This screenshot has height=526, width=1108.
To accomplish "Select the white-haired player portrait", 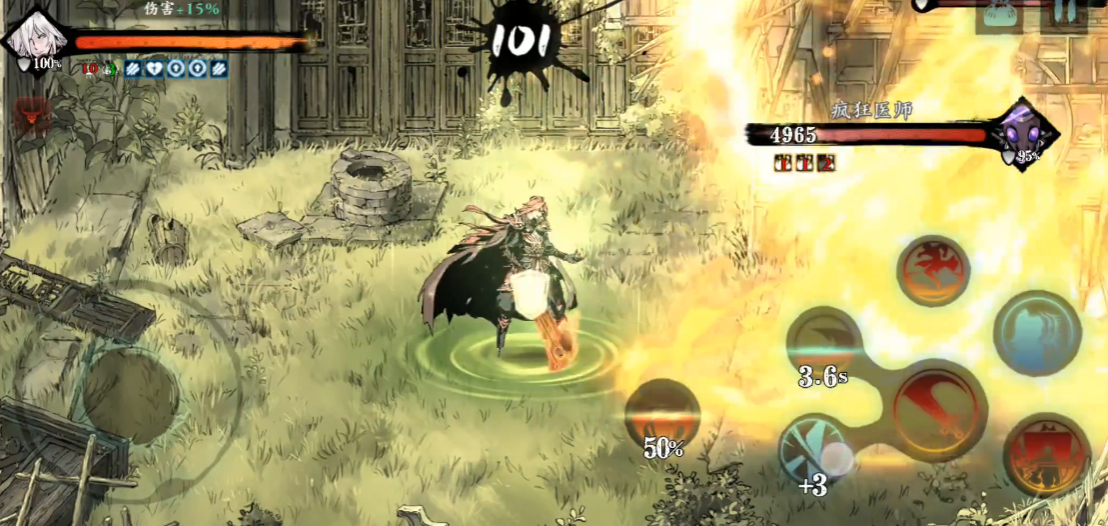I will pos(37,40).
